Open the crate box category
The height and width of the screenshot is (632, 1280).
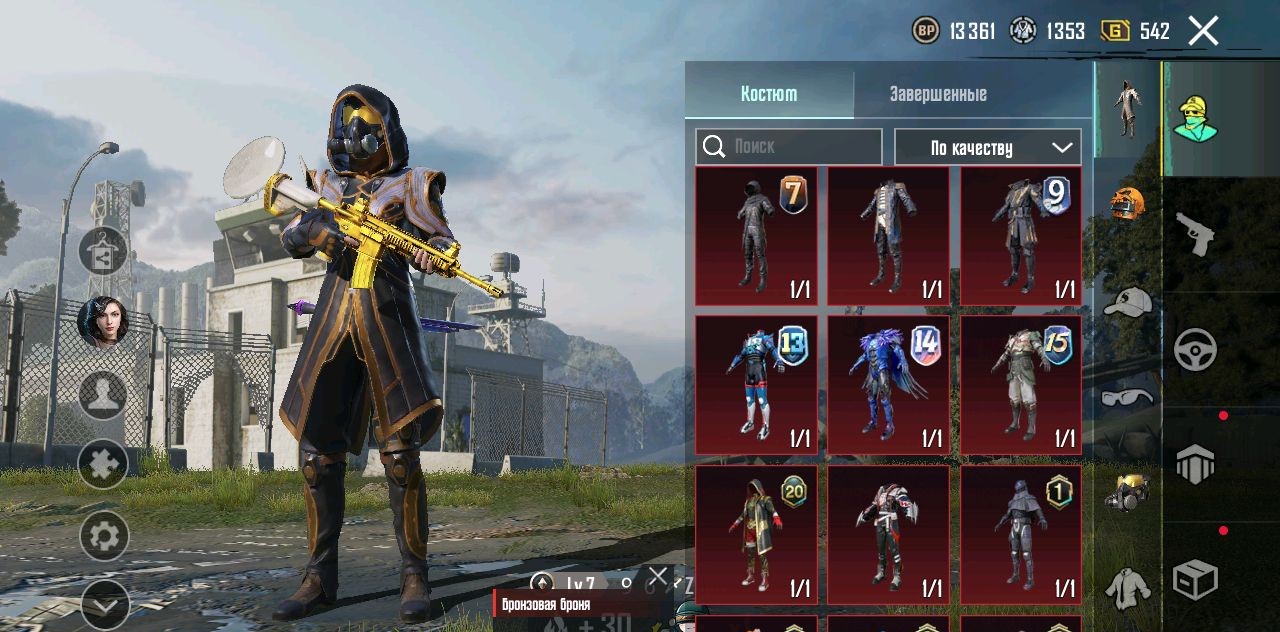1195,579
